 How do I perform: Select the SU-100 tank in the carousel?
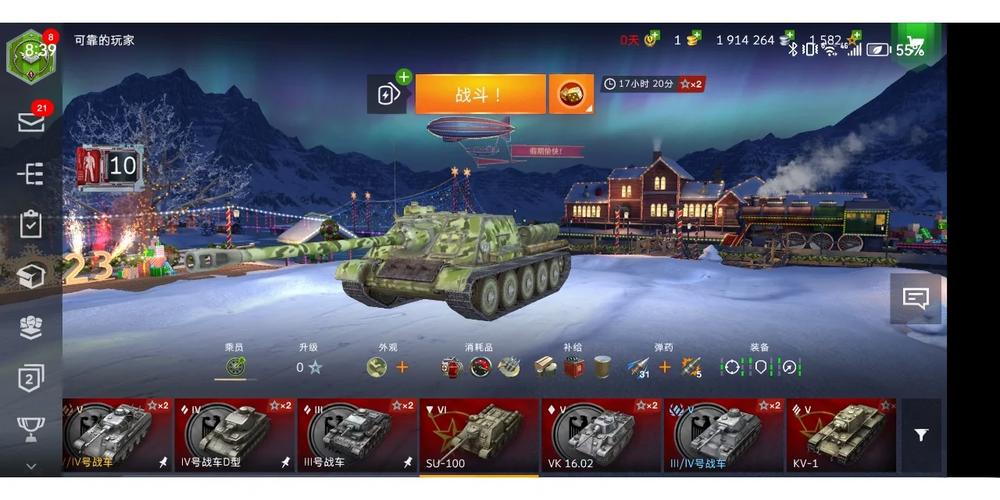click(479, 435)
